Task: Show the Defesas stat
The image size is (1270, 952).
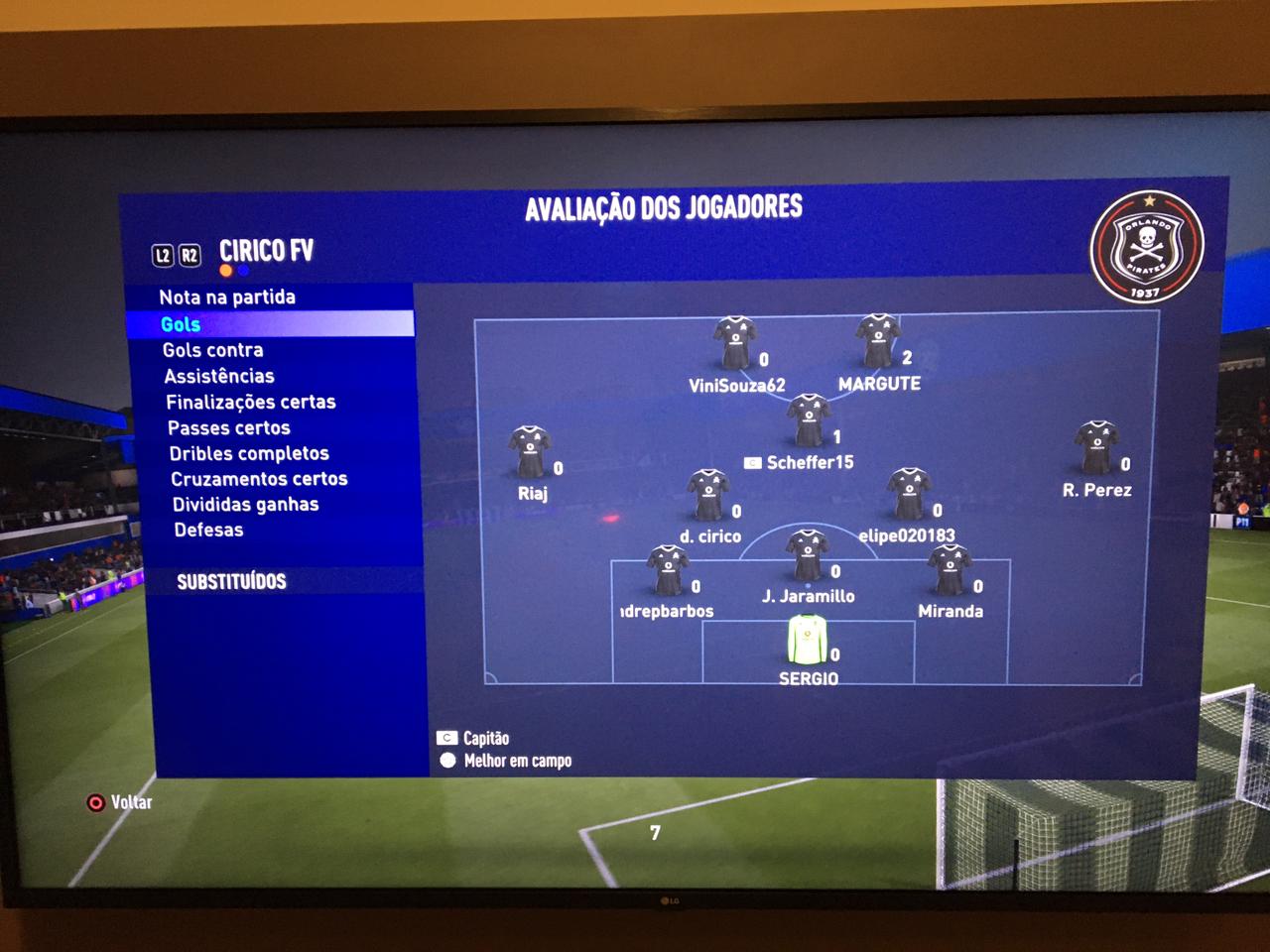Action: pos(208,530)
